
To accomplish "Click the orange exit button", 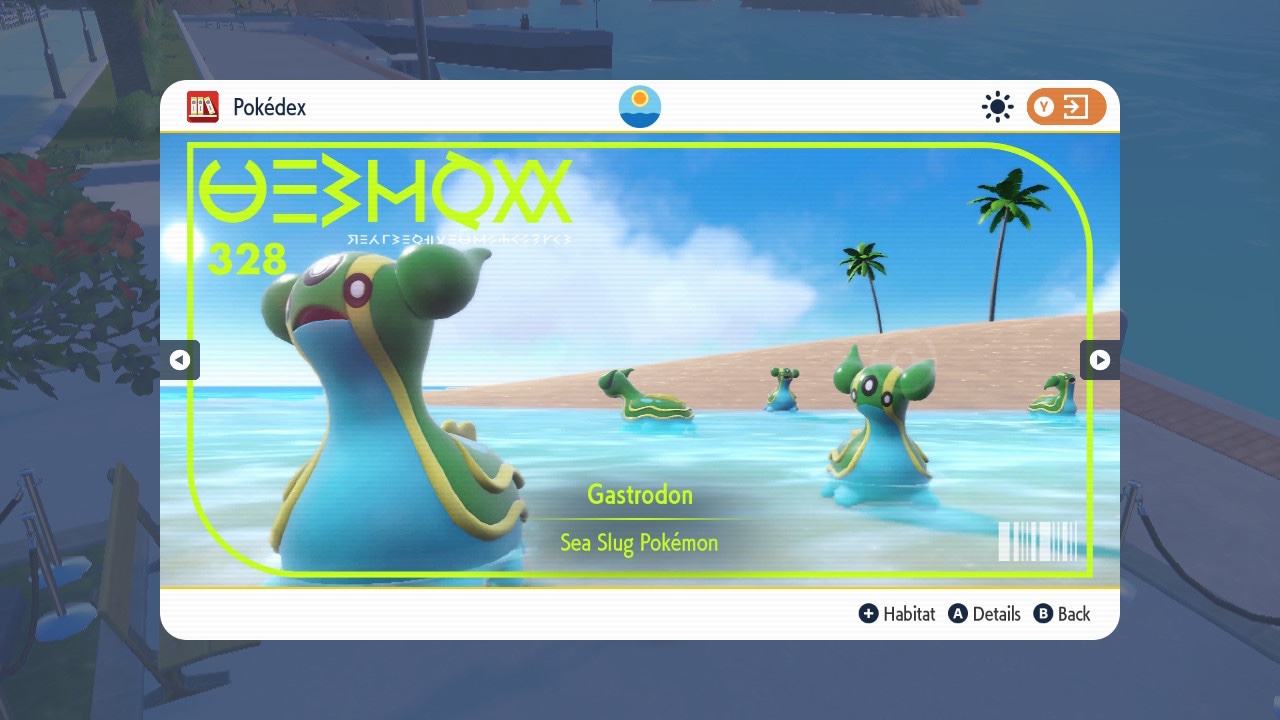I will click(x=1066, y=107).
